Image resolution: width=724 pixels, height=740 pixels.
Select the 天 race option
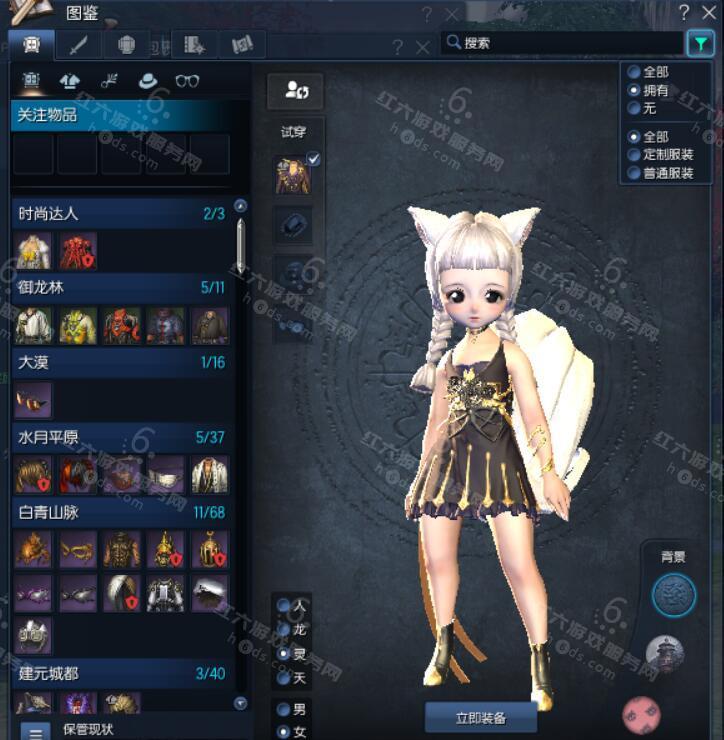coord(284,677)
